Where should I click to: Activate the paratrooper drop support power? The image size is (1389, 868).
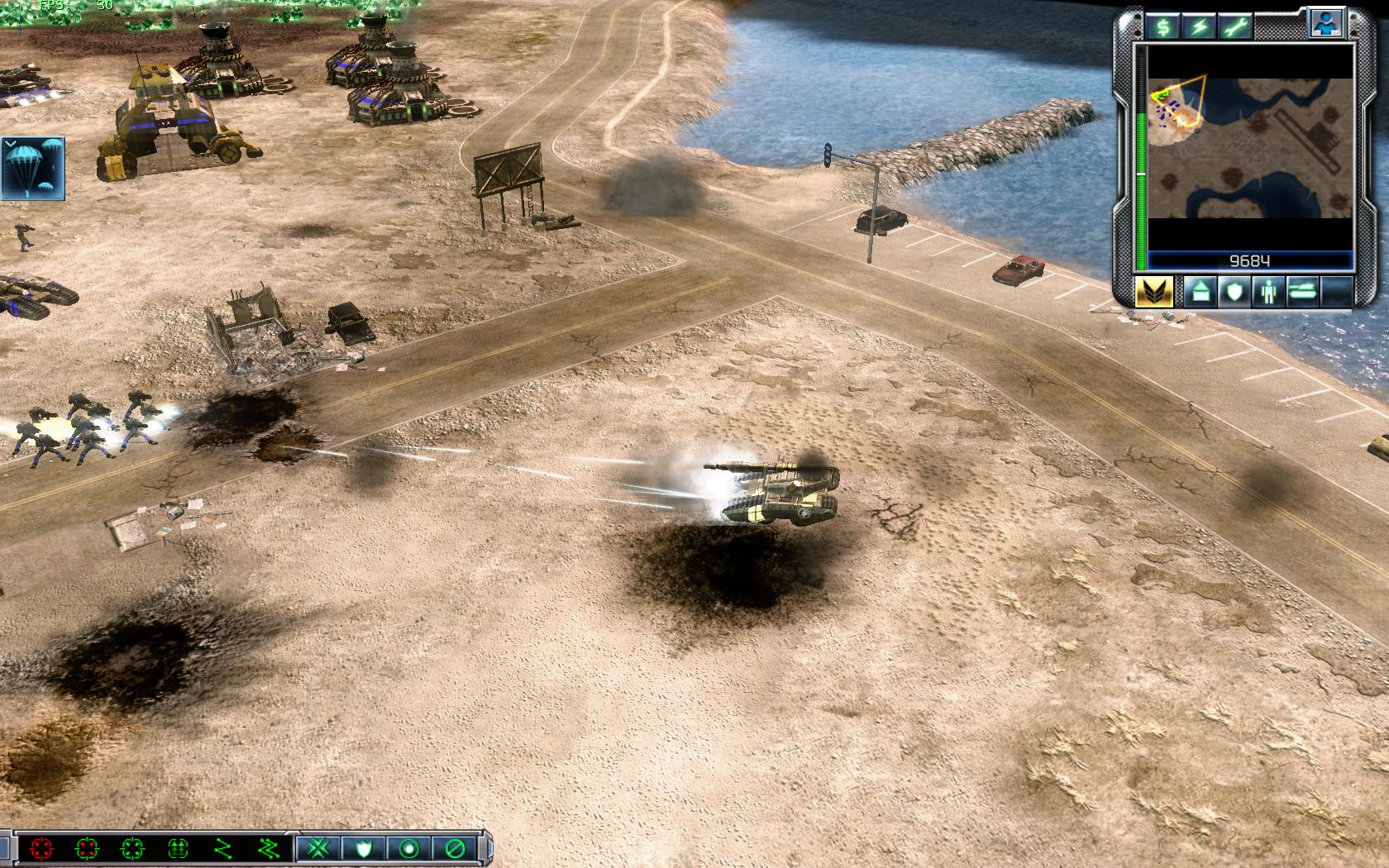click(x=35, y=168)
